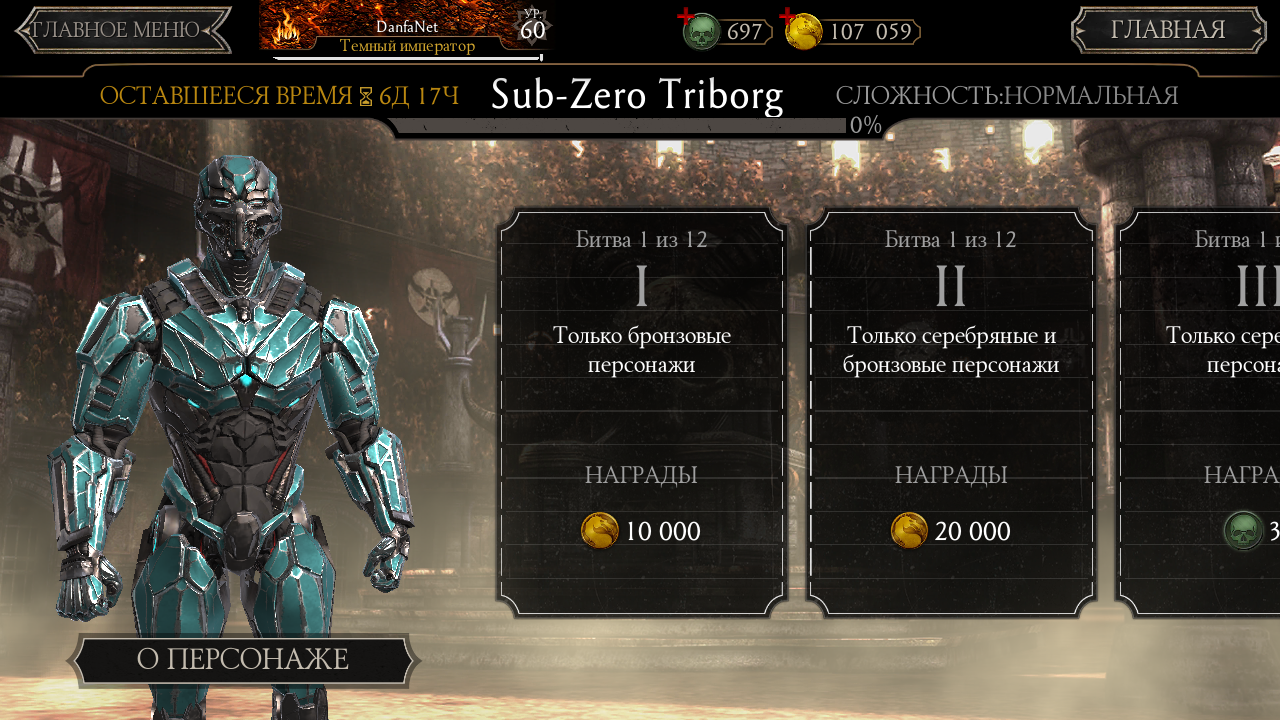Image resolution: width=1280 pixels, height=720 pixels.
Task: Select tower I bronze-only battle card
Action: (x=642, y=412)
